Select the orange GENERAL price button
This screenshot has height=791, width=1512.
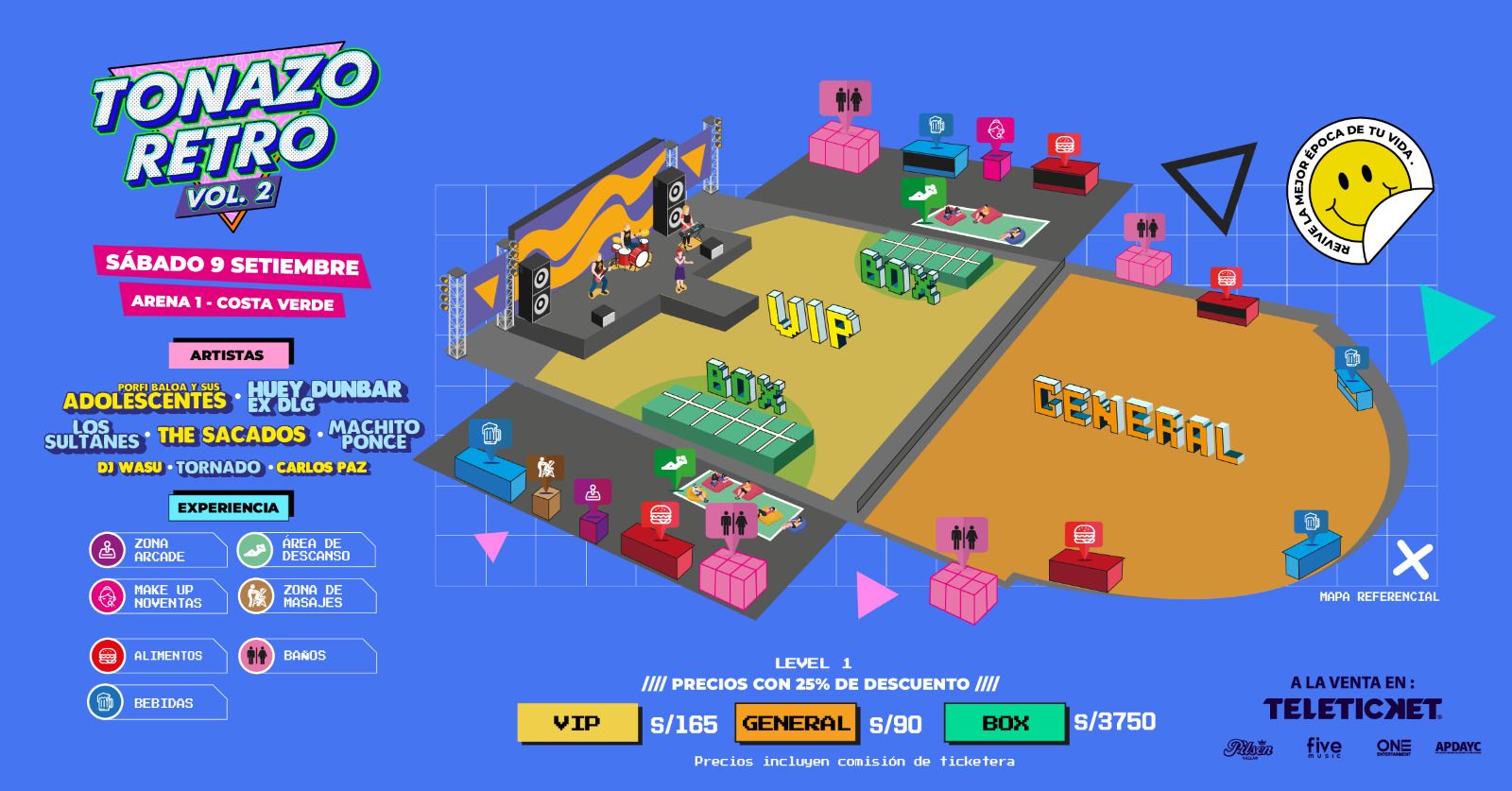[796, 723]
